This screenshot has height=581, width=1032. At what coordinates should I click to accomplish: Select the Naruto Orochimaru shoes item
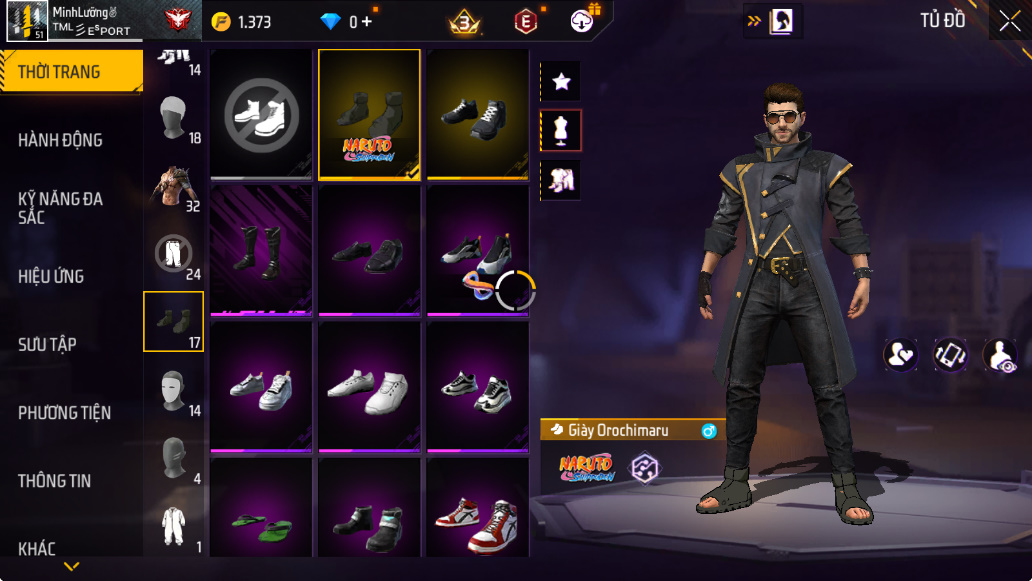point(369,113)
